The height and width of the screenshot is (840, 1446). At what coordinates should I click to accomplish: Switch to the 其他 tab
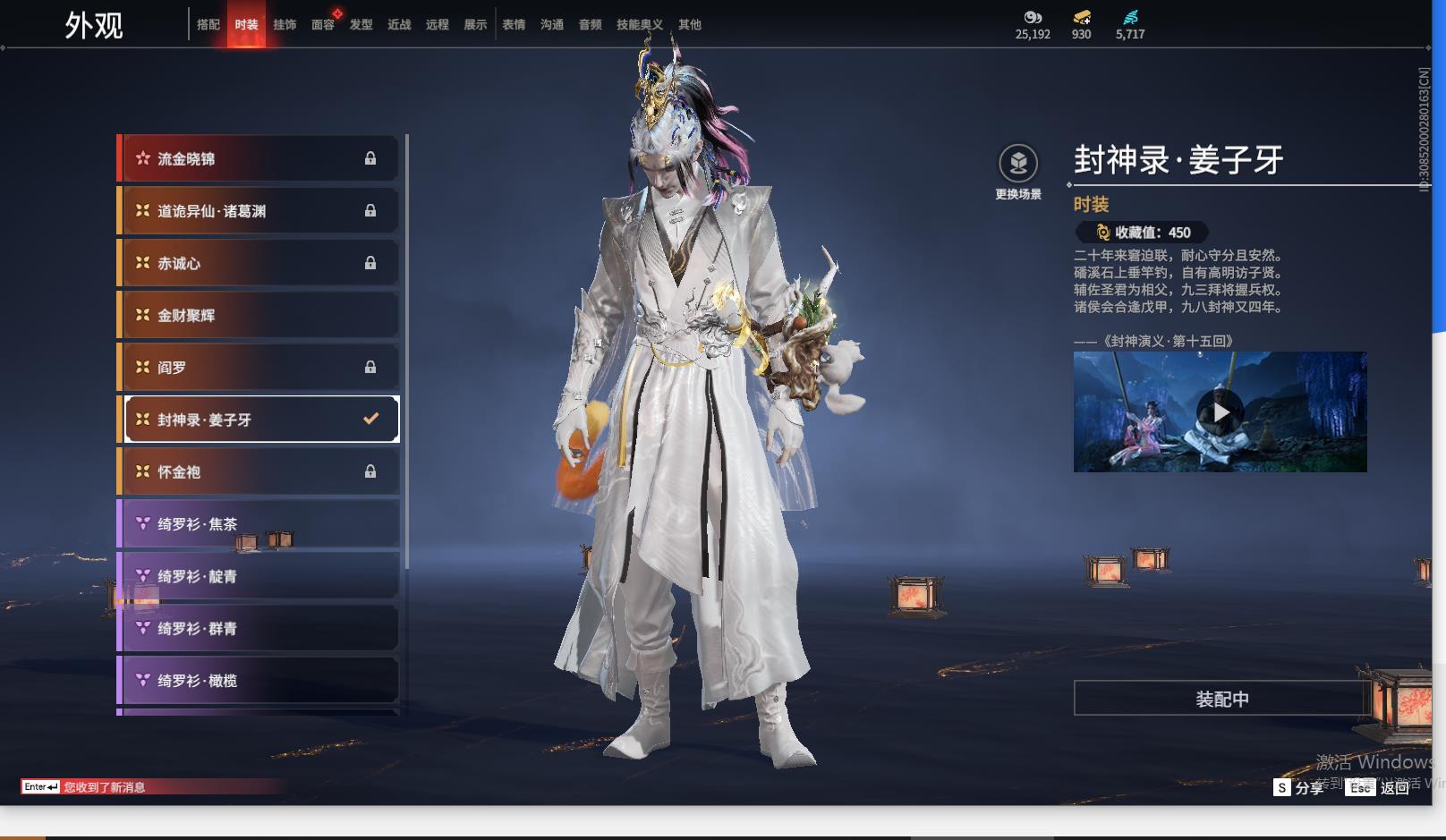[x=689, y=25]
